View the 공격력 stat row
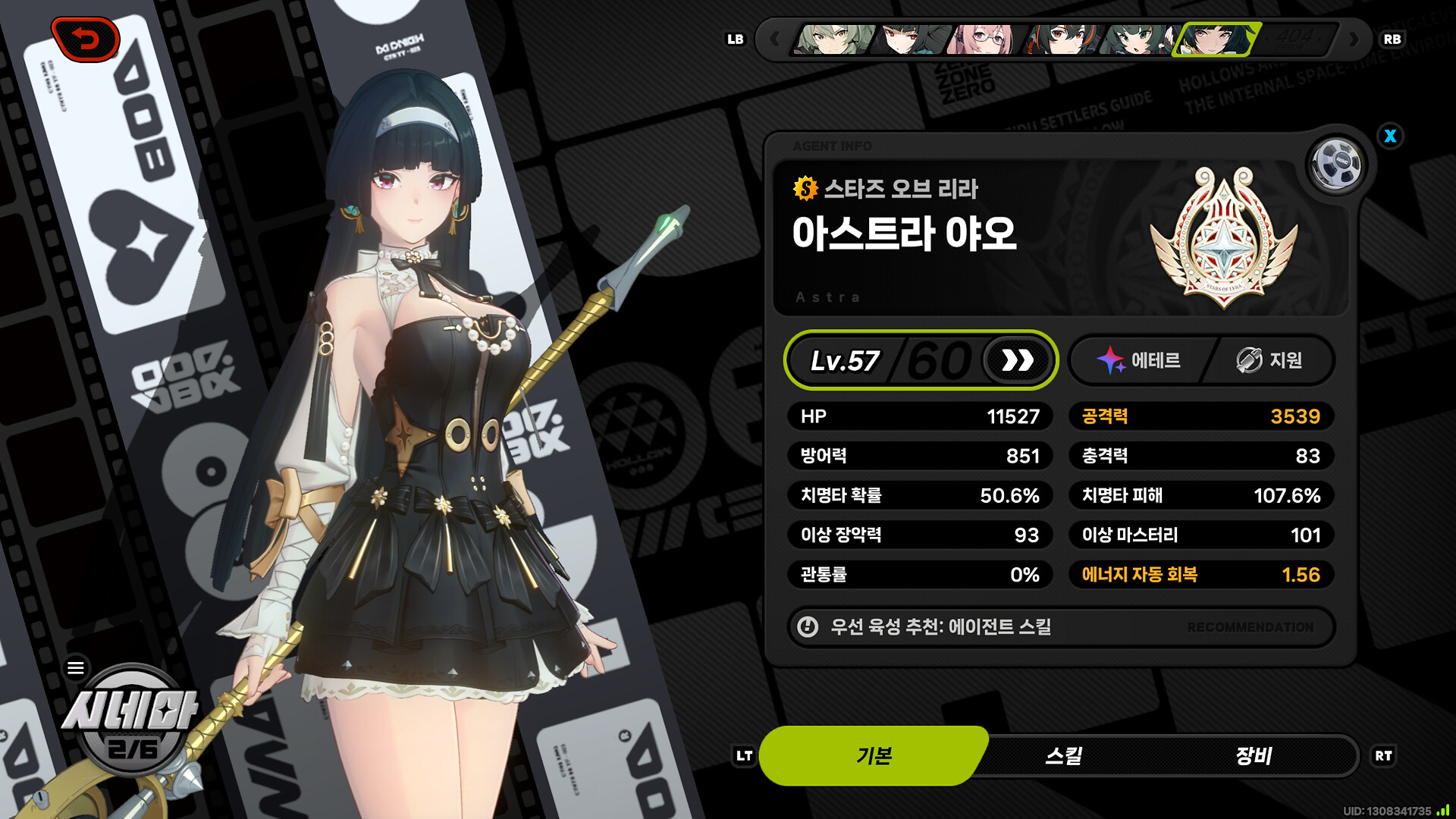 (x=1200, y=416)
